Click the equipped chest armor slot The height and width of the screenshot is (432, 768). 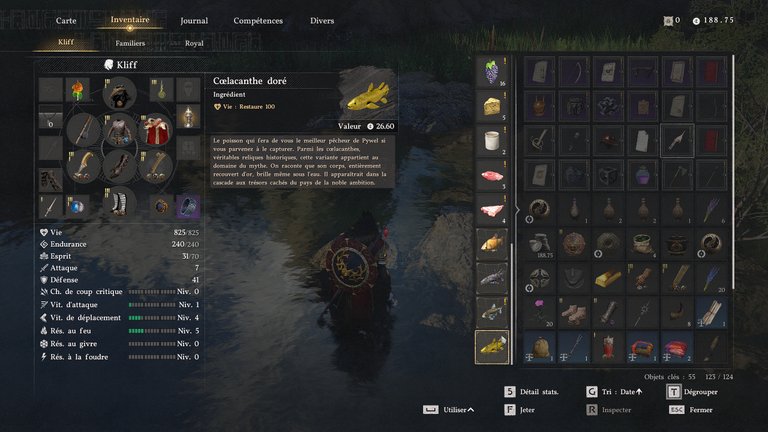(120, 130)
